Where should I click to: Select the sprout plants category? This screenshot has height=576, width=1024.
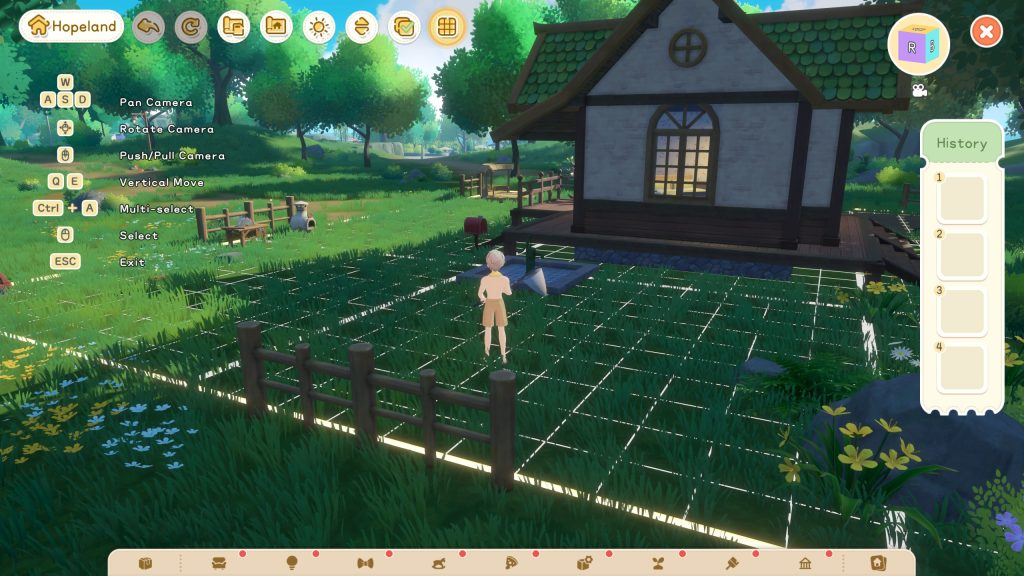(x=659, y=563)
